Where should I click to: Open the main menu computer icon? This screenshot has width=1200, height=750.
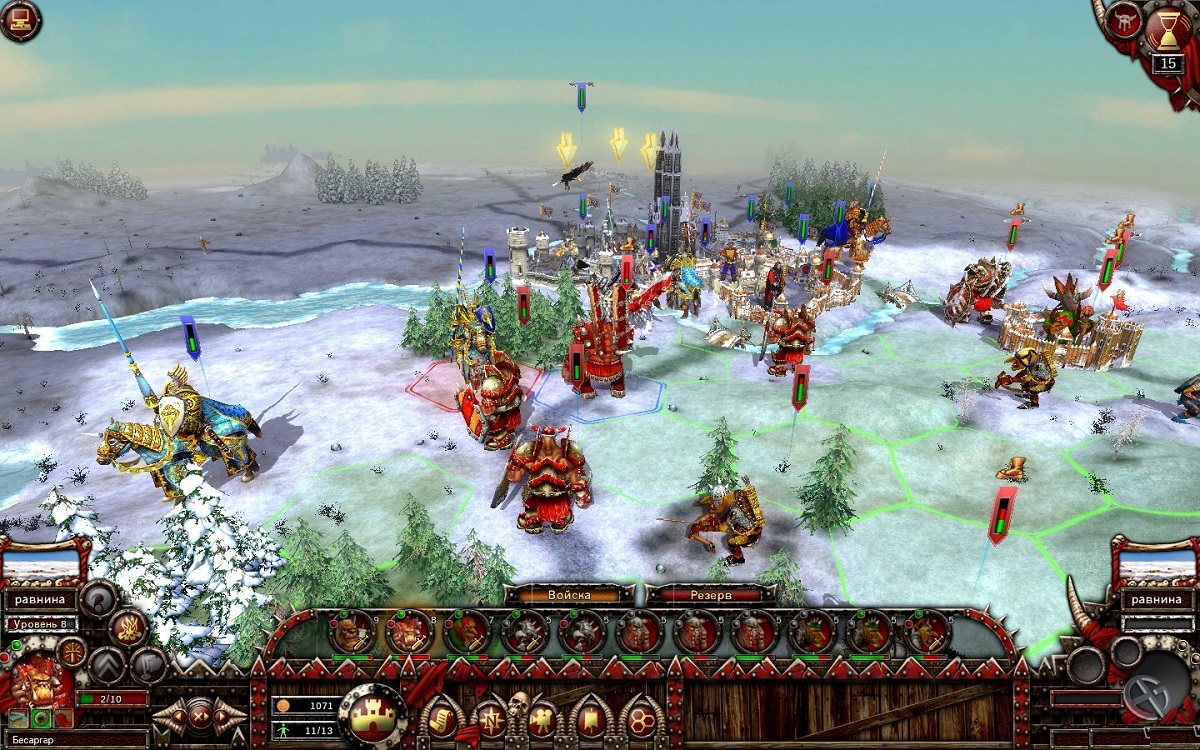(20, 20)
